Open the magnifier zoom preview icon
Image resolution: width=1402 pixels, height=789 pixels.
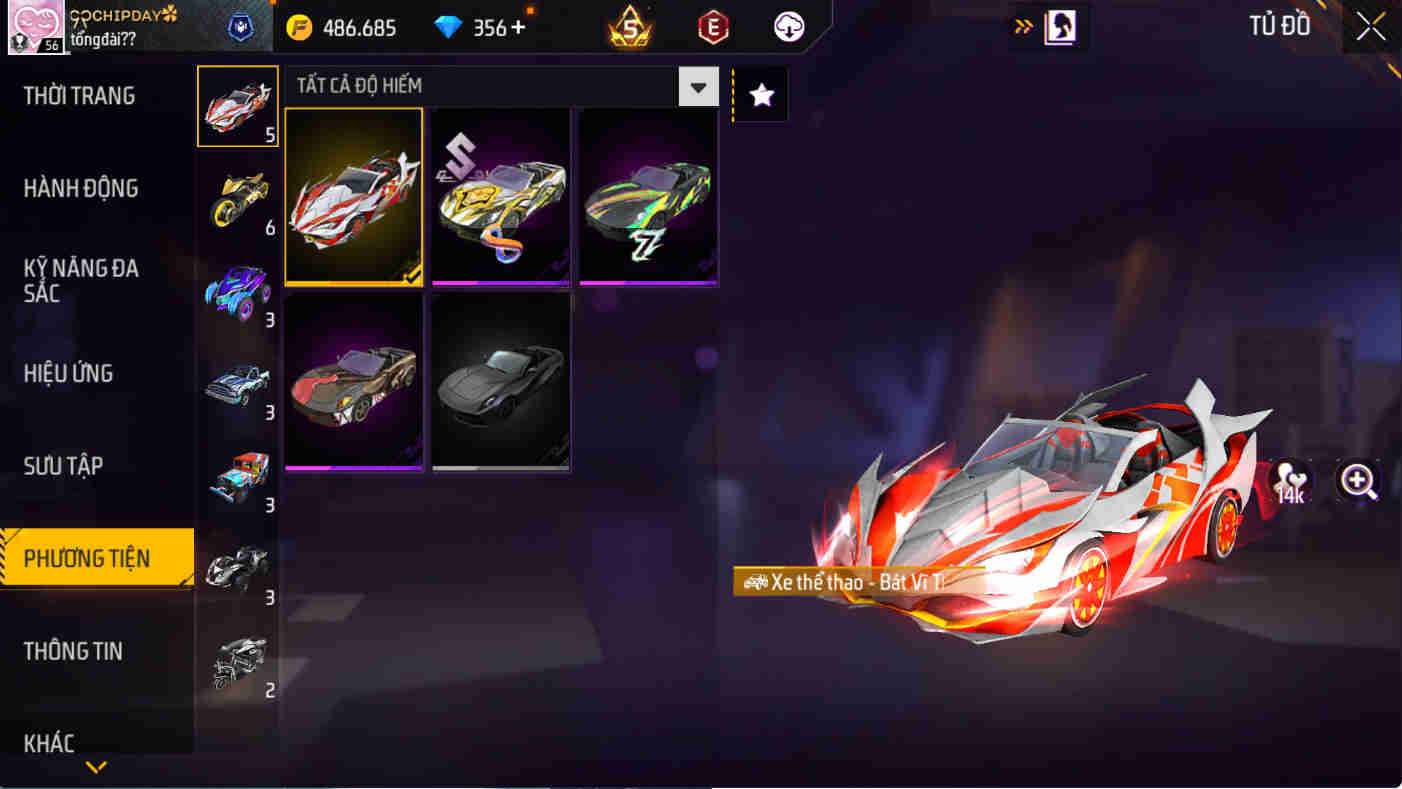[x=1357, y=481]
